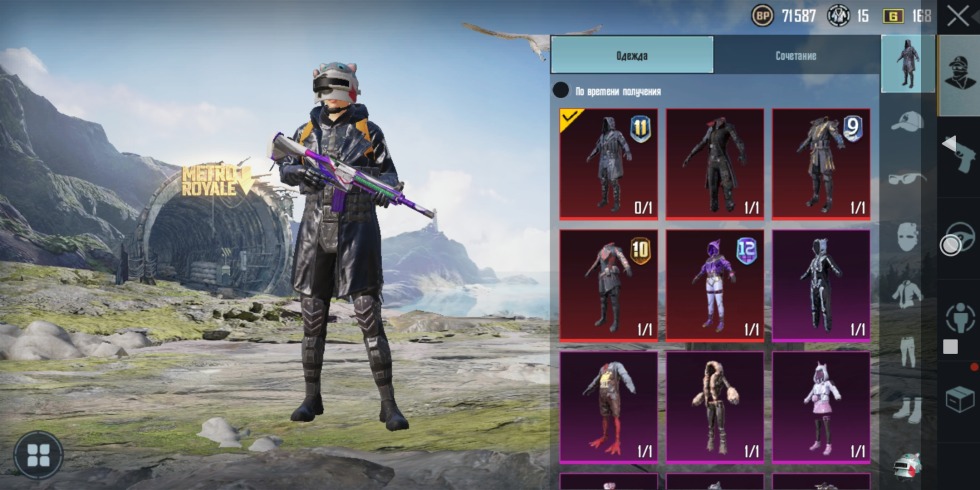Open the cap headwear category
The width and height of the screenshot is (980, 490).
click(907, 122)
